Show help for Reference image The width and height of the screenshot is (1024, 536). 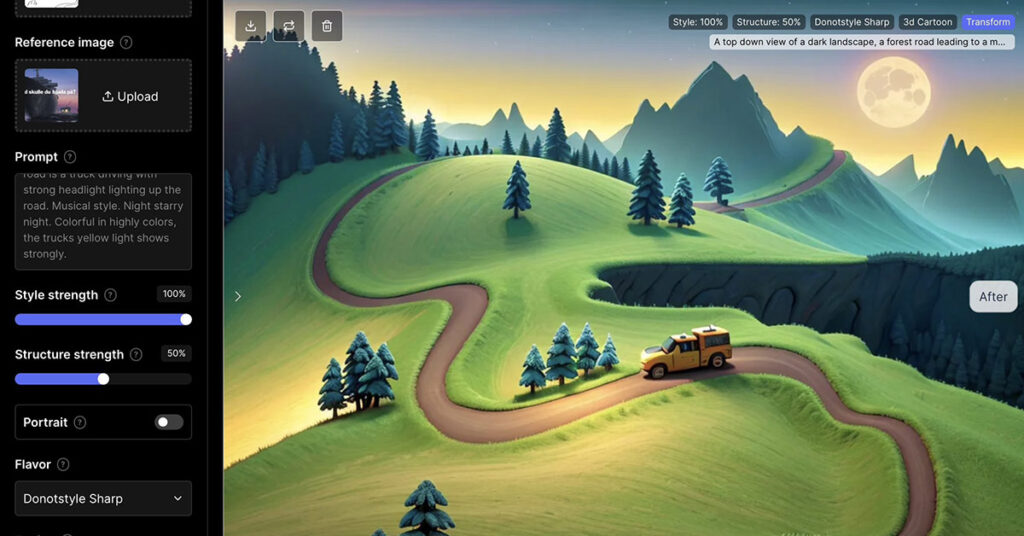126,43
